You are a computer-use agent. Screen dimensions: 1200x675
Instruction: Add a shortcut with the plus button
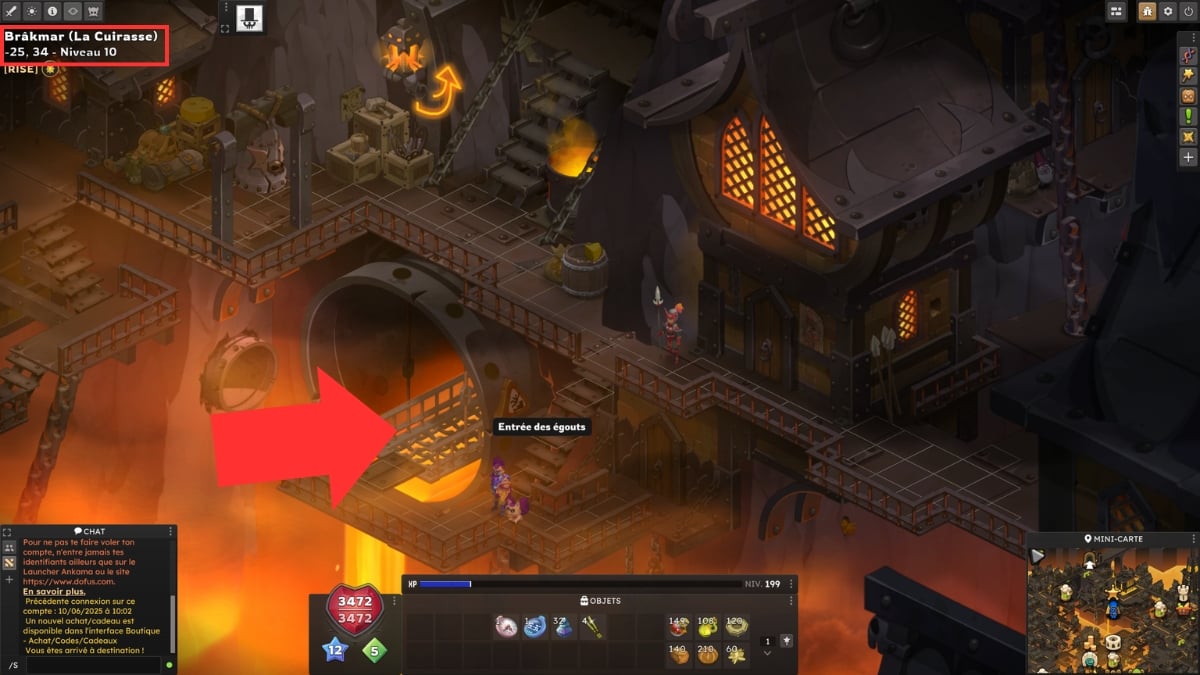[1188, 157]
